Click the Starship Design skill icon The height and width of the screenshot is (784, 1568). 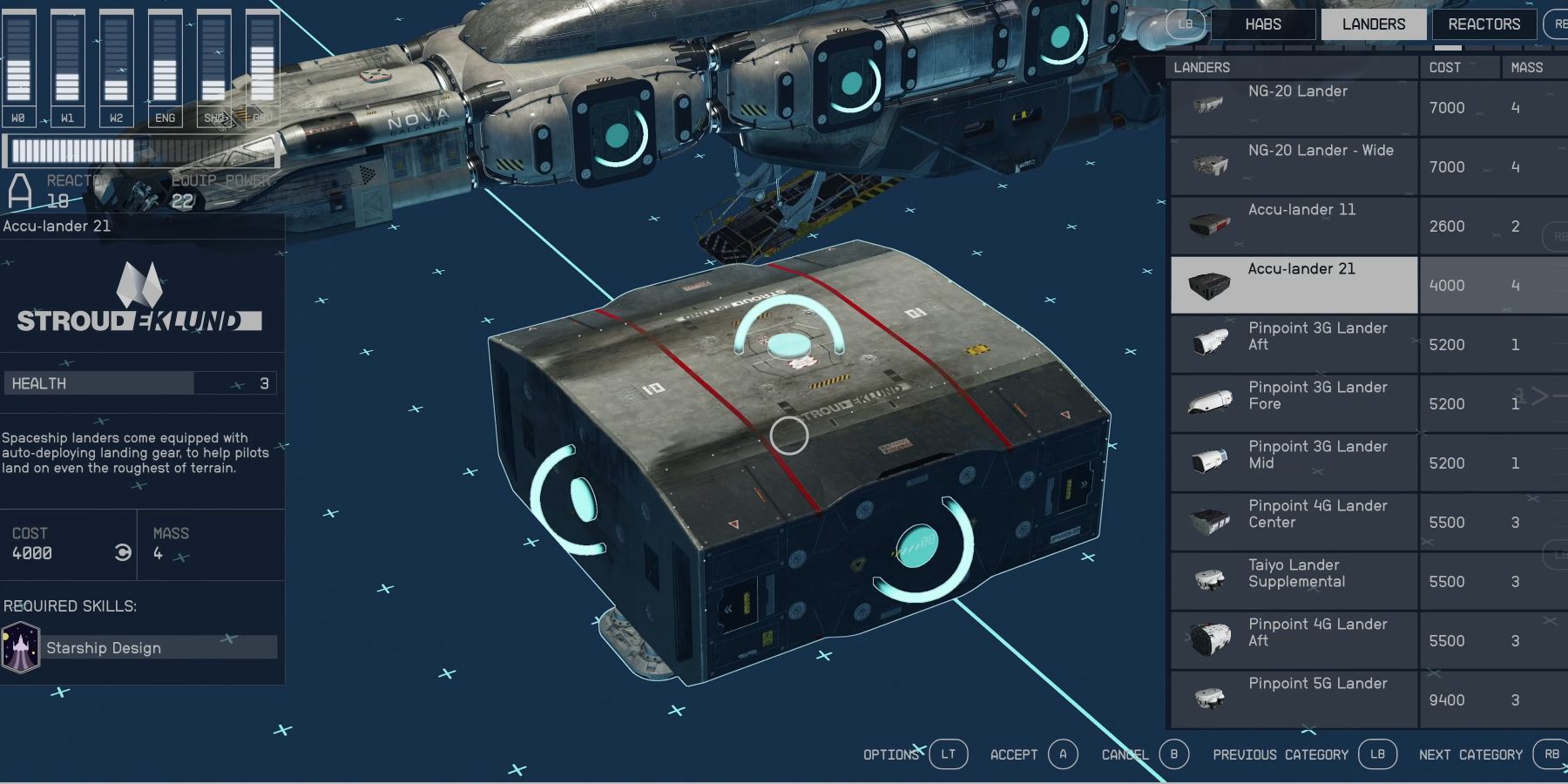tap(22, 647)
